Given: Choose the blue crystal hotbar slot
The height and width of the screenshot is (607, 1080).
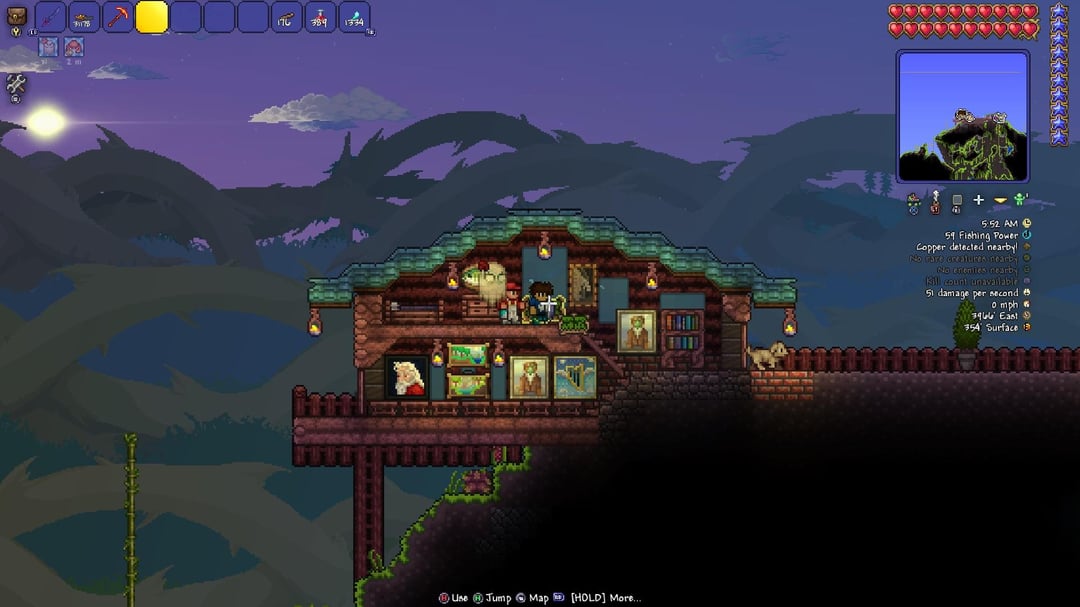Looking at the screenshot, I should point(354,17).
